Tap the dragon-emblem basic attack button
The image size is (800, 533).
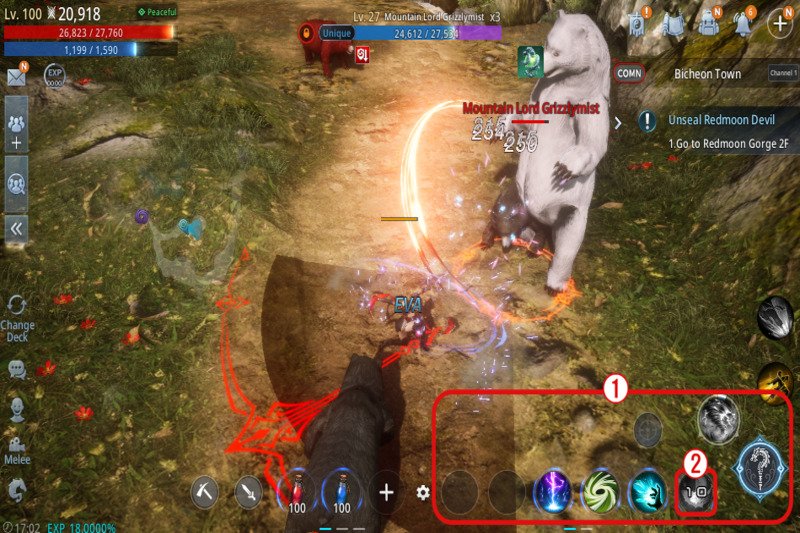click(x=763, y=466)
